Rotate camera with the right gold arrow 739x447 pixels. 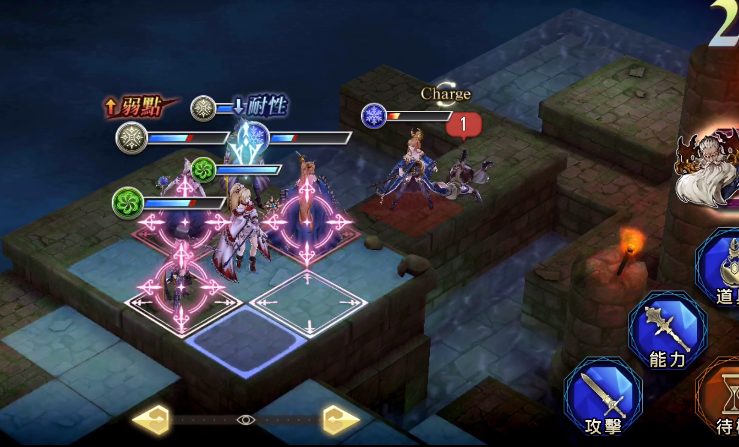click(x=340, y=420)
